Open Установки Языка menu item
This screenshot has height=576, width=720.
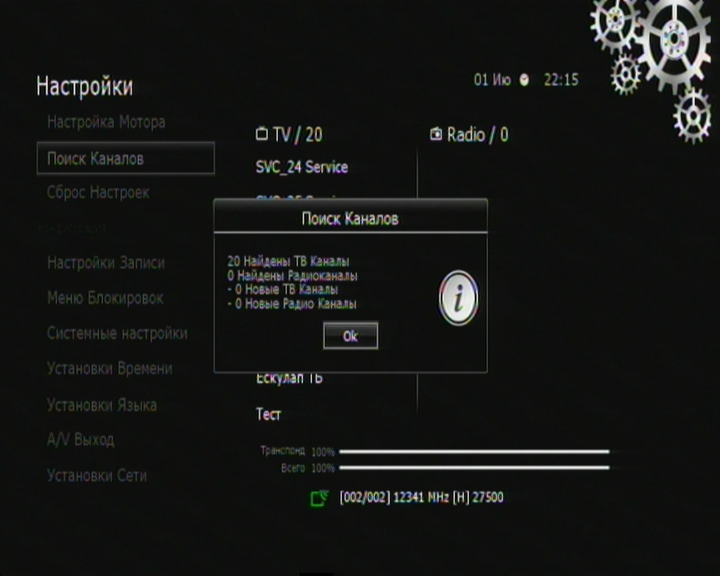coord(102,405)
